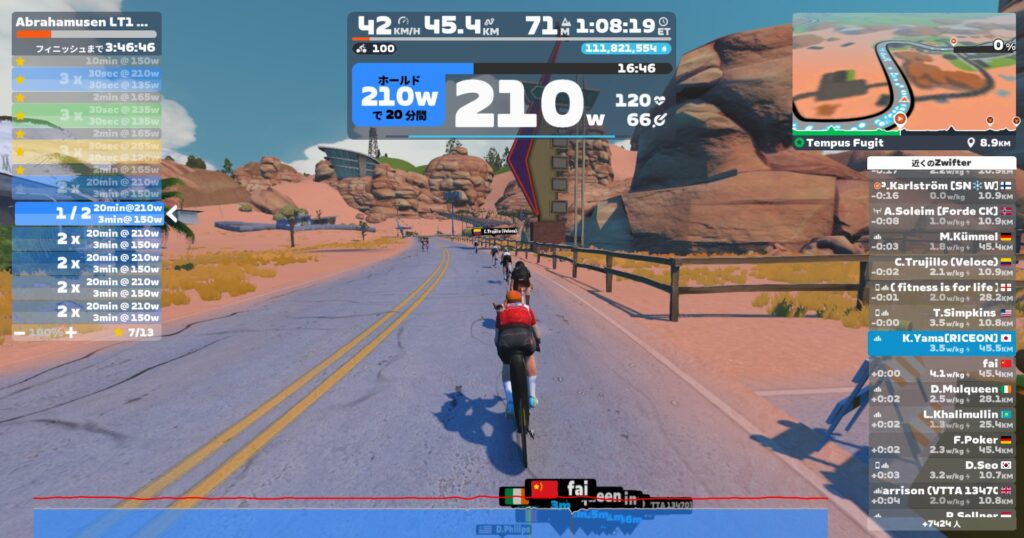Collapse the workout panel with the arrow
The width and height of the screenshot is (1024, 538).
pyautogui.click(x=172, y=213)
